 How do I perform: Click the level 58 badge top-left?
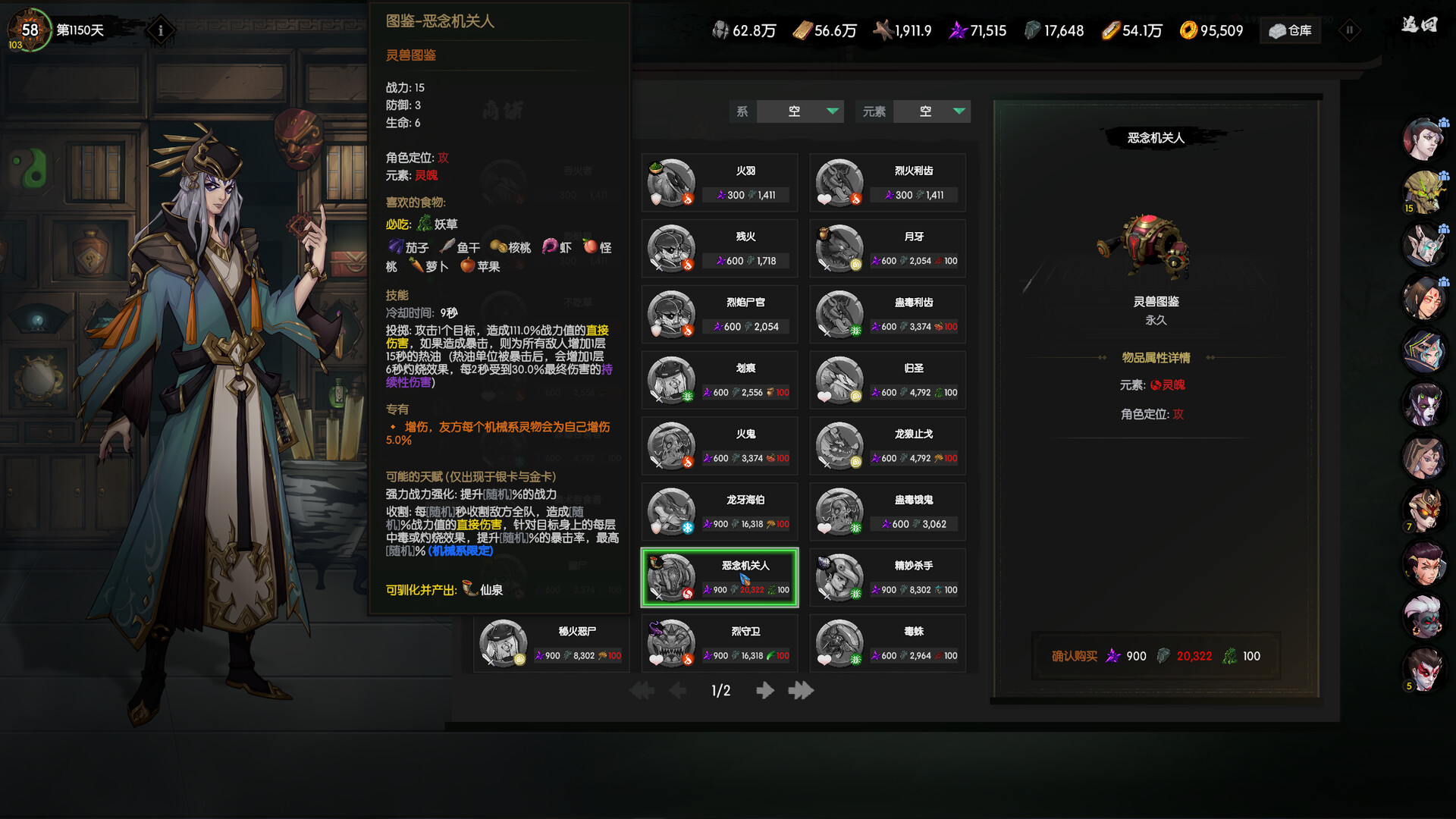pos(29,28)
